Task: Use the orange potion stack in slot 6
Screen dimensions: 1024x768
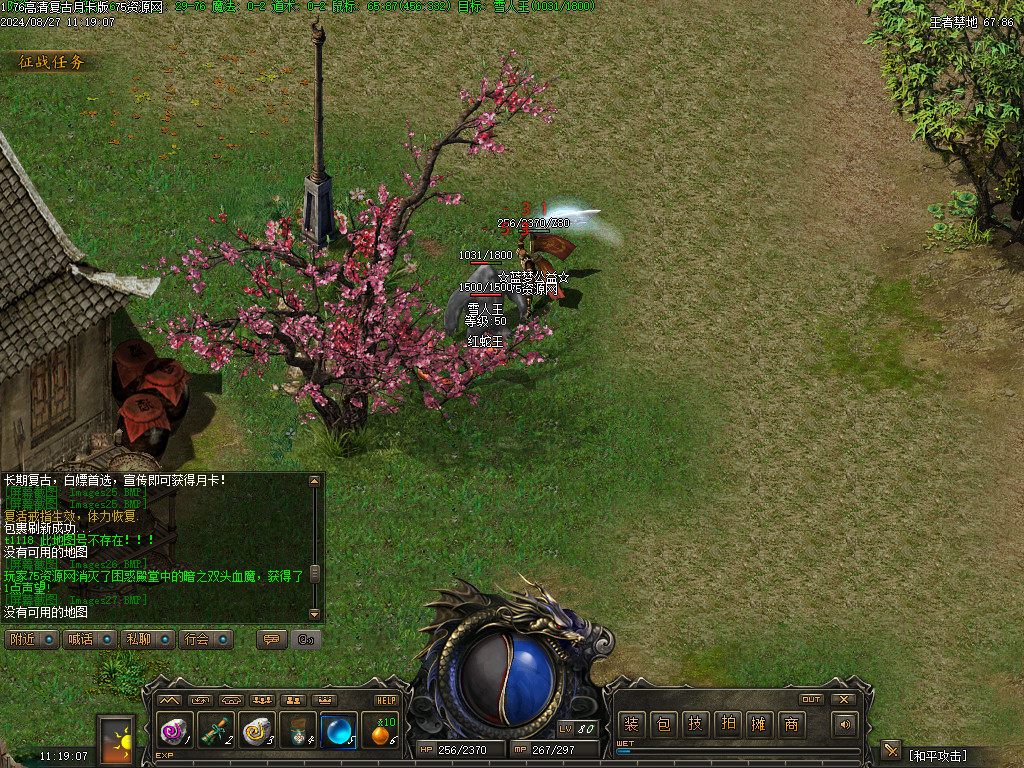Action: (380, 732)
